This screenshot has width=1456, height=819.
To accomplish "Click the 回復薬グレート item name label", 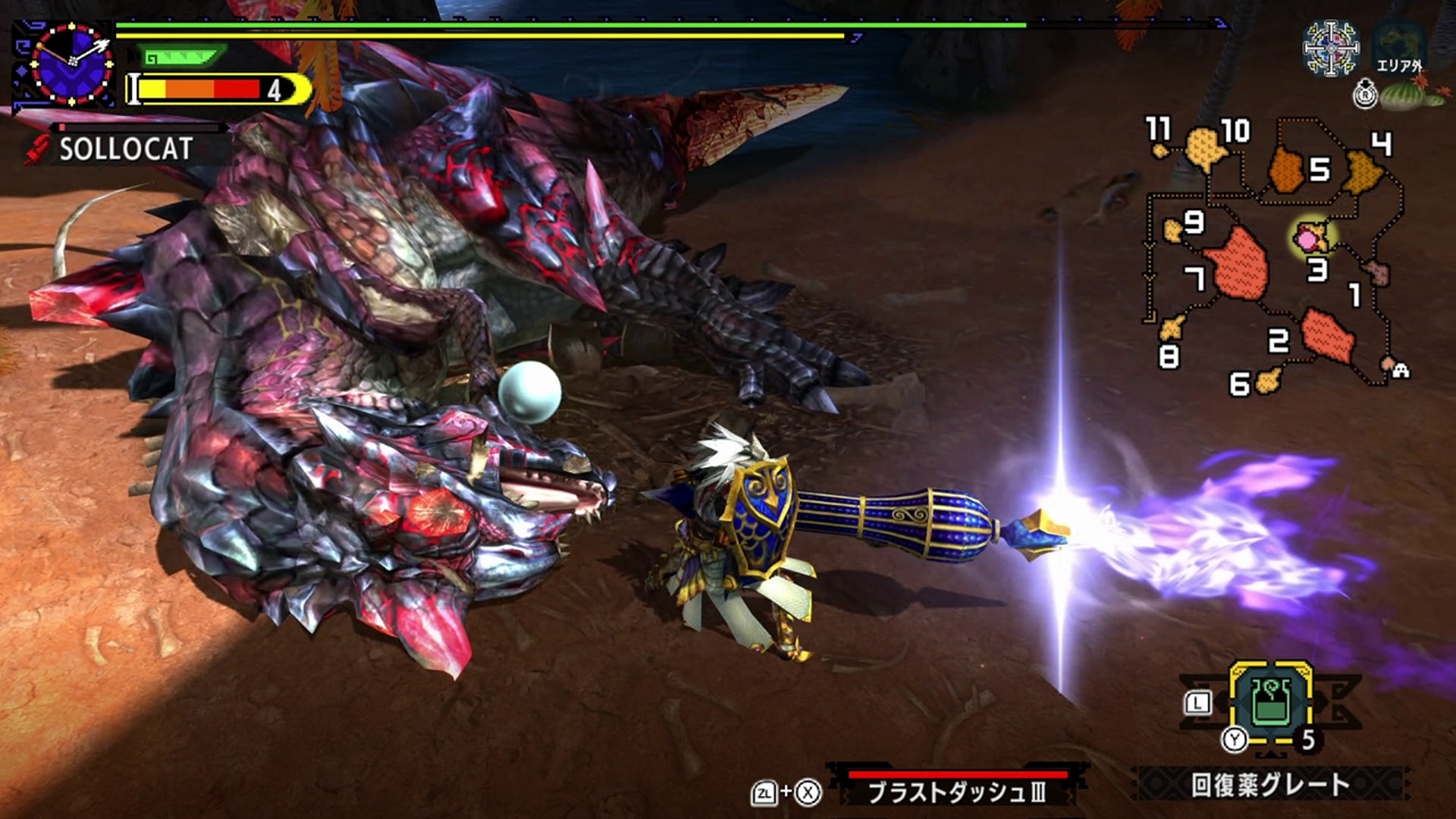I will [x=1270, y=785].
